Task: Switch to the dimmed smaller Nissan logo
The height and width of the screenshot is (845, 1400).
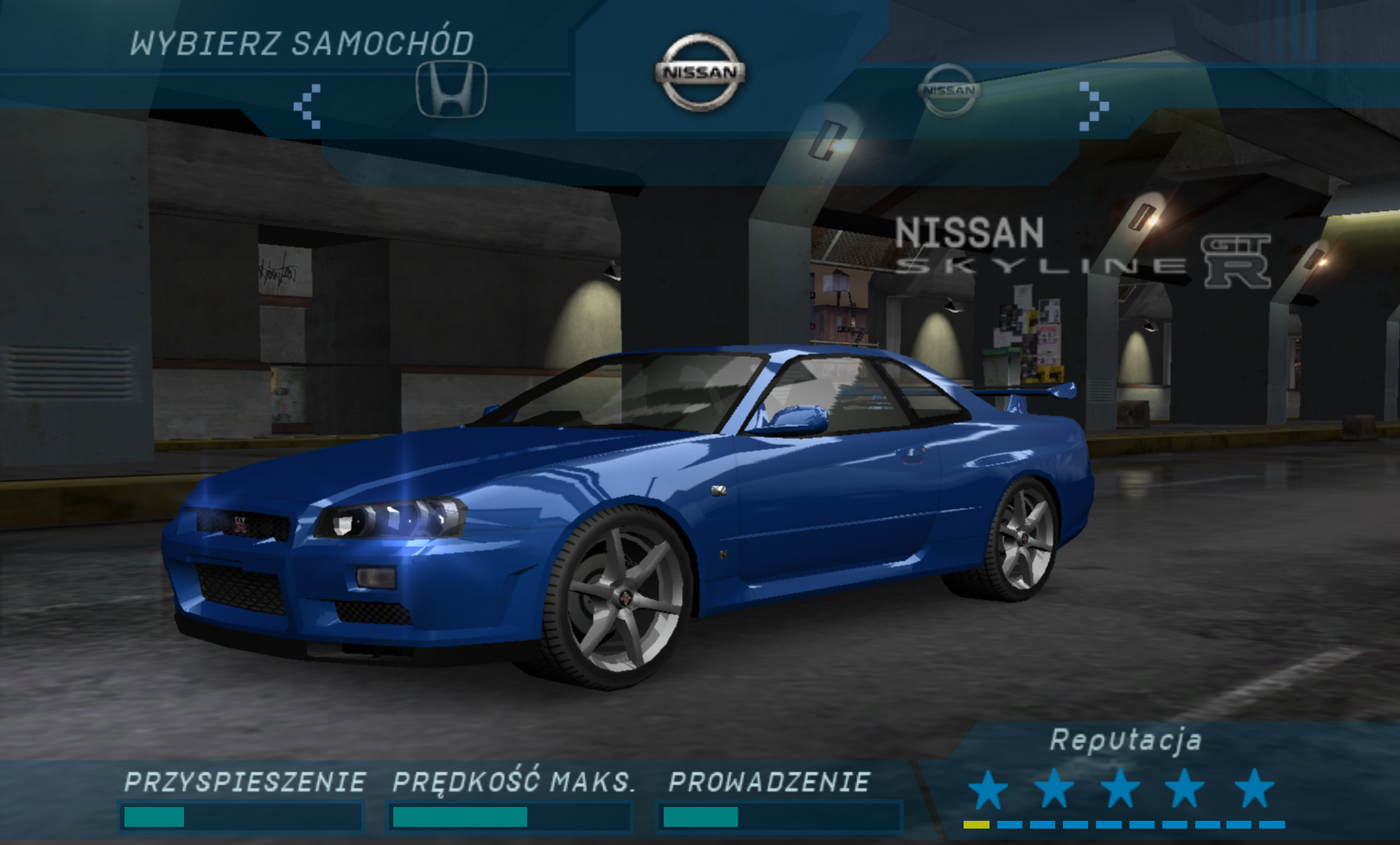Action: [948, 90]
